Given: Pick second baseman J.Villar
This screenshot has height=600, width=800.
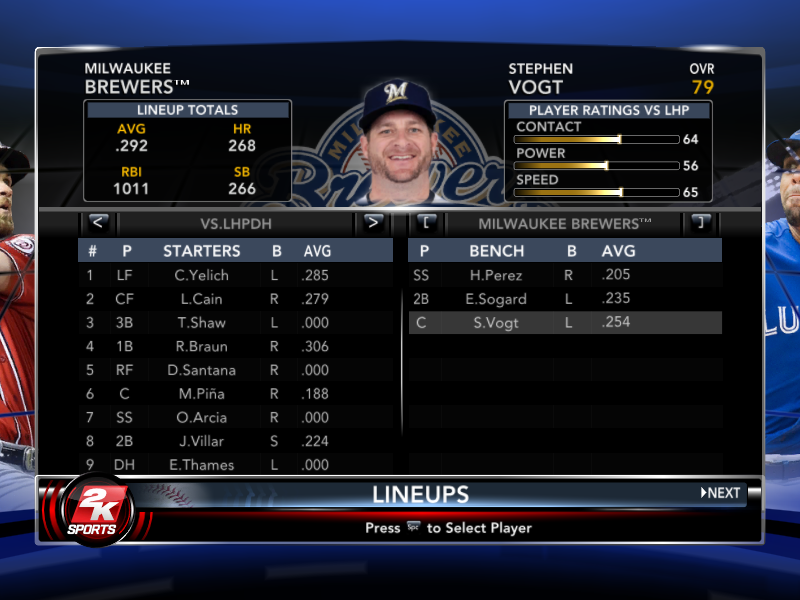Looking at the screenshot, I should [x=201, y=441].
